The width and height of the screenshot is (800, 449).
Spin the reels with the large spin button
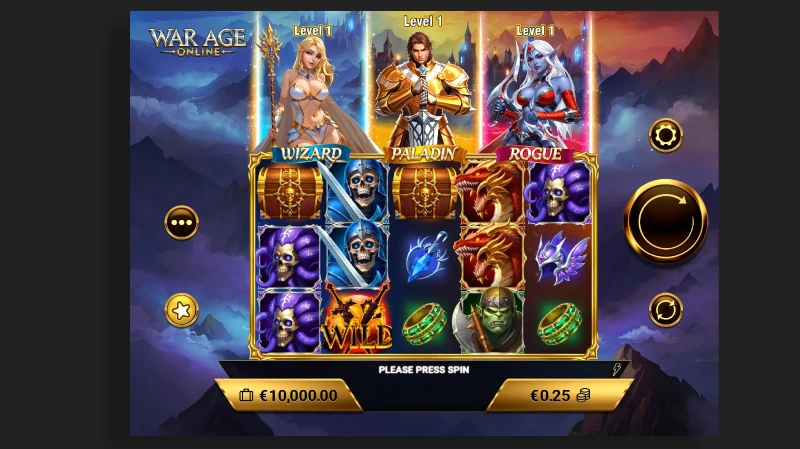click(665, 221)
